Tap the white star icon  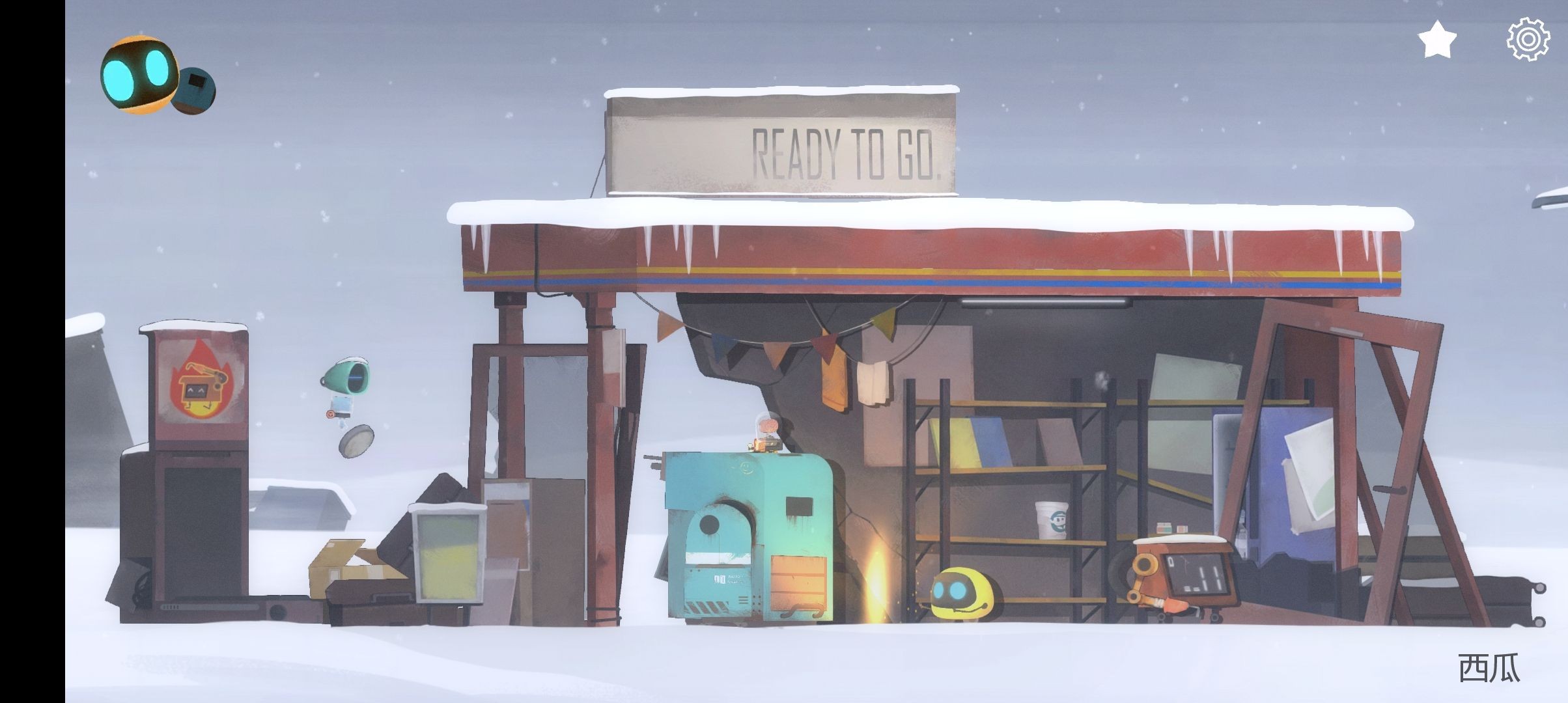(1436, 40)
